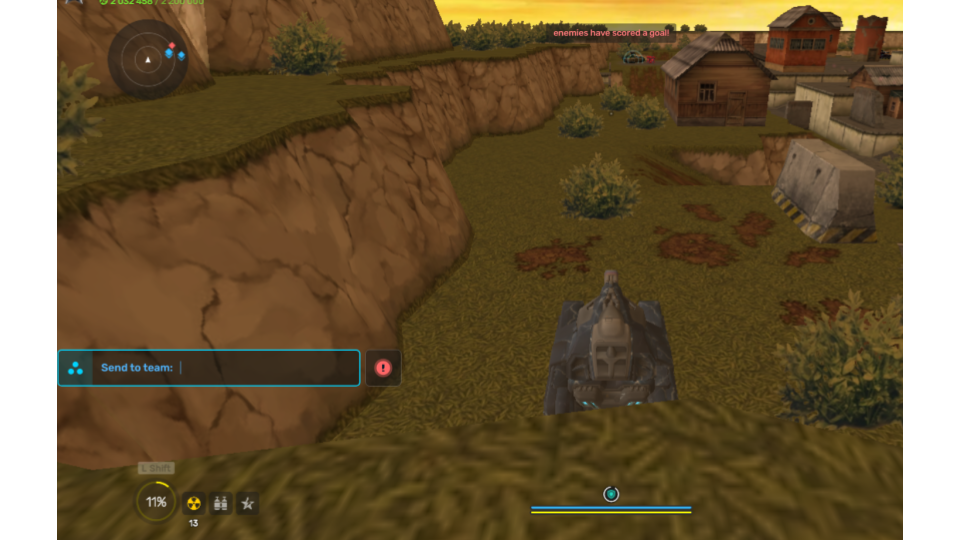Select the twin canisters supply icon
The height and width of the screenshot is (540, 960).
pos(221,503)
